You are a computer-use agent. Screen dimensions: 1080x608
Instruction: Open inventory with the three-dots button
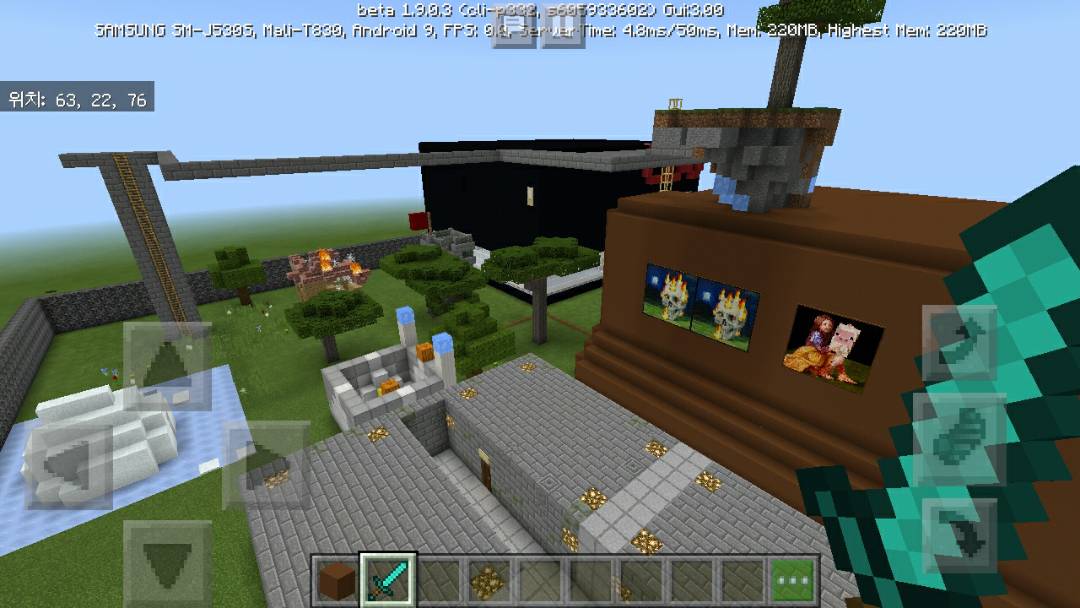pos(794,579)
